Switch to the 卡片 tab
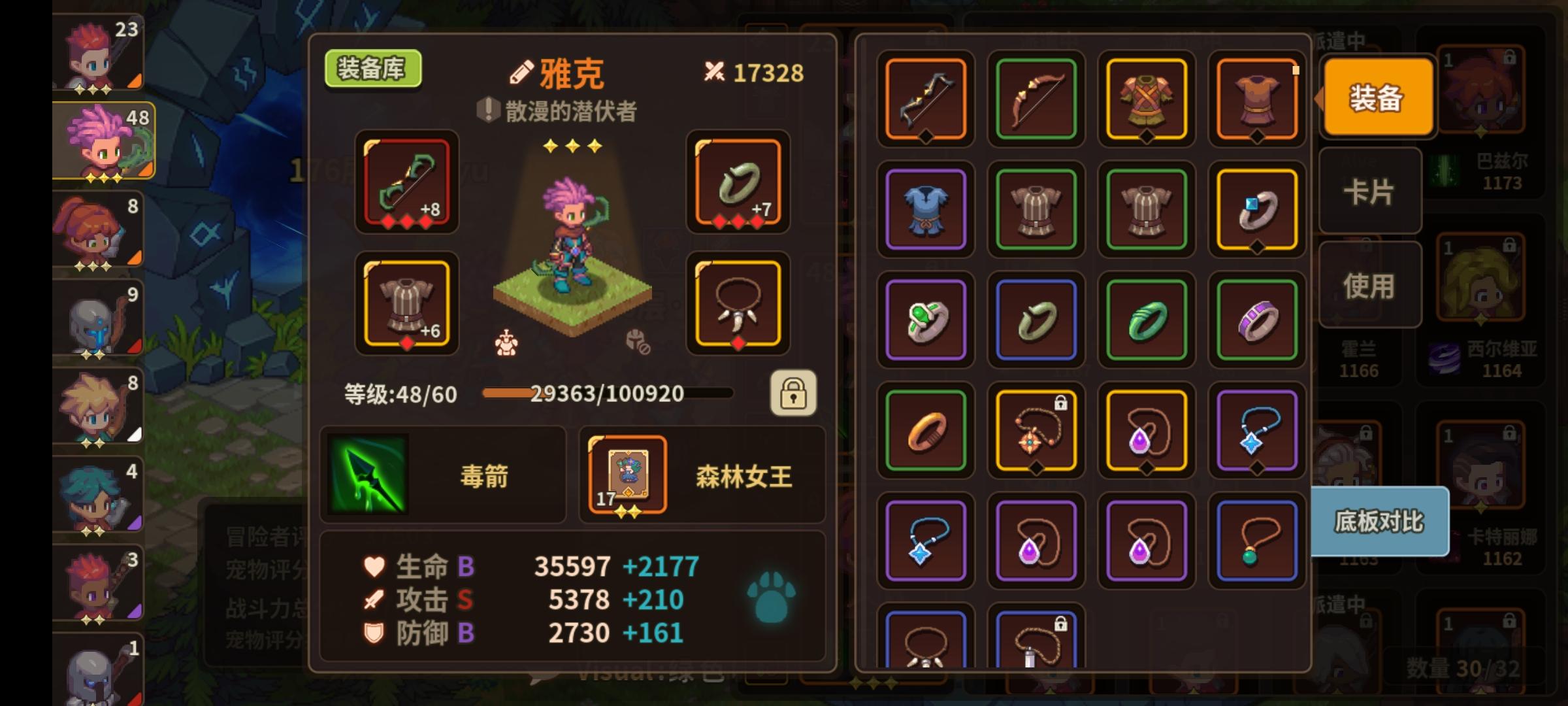This screenshot has height=706, width=1568. click(x=1370, y=191)
